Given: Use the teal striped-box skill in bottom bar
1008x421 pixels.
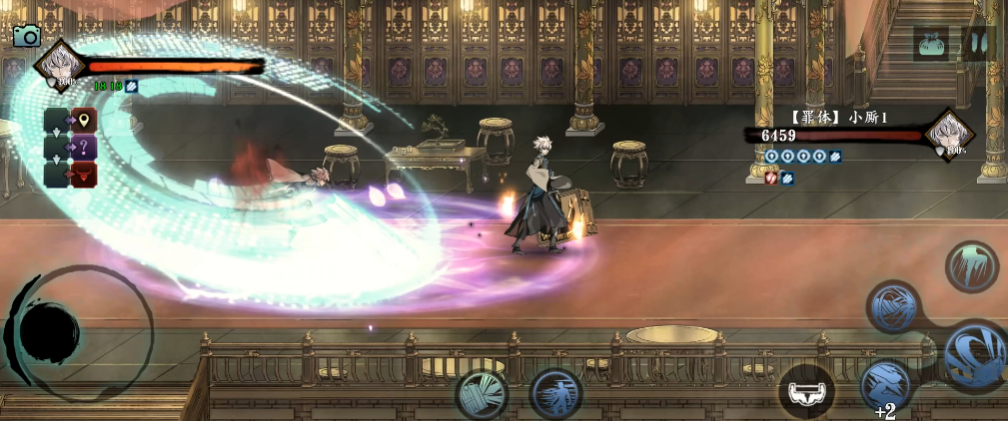Looking at the screenshot, I should click(482, 395).
